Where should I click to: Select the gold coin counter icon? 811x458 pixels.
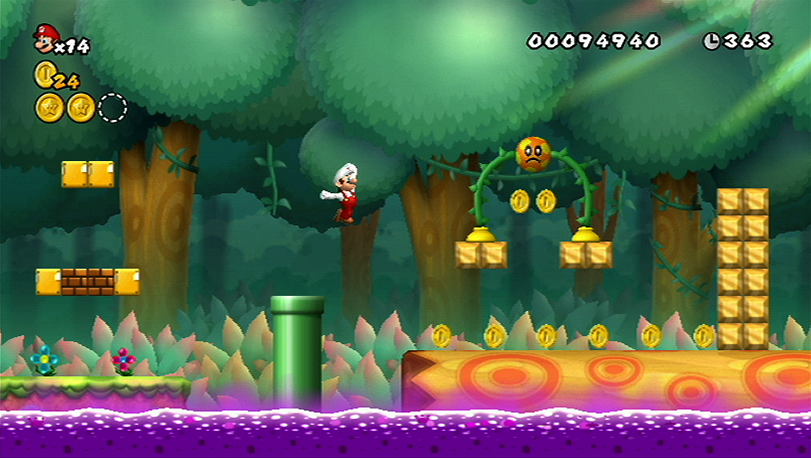[x=44, y=73]
